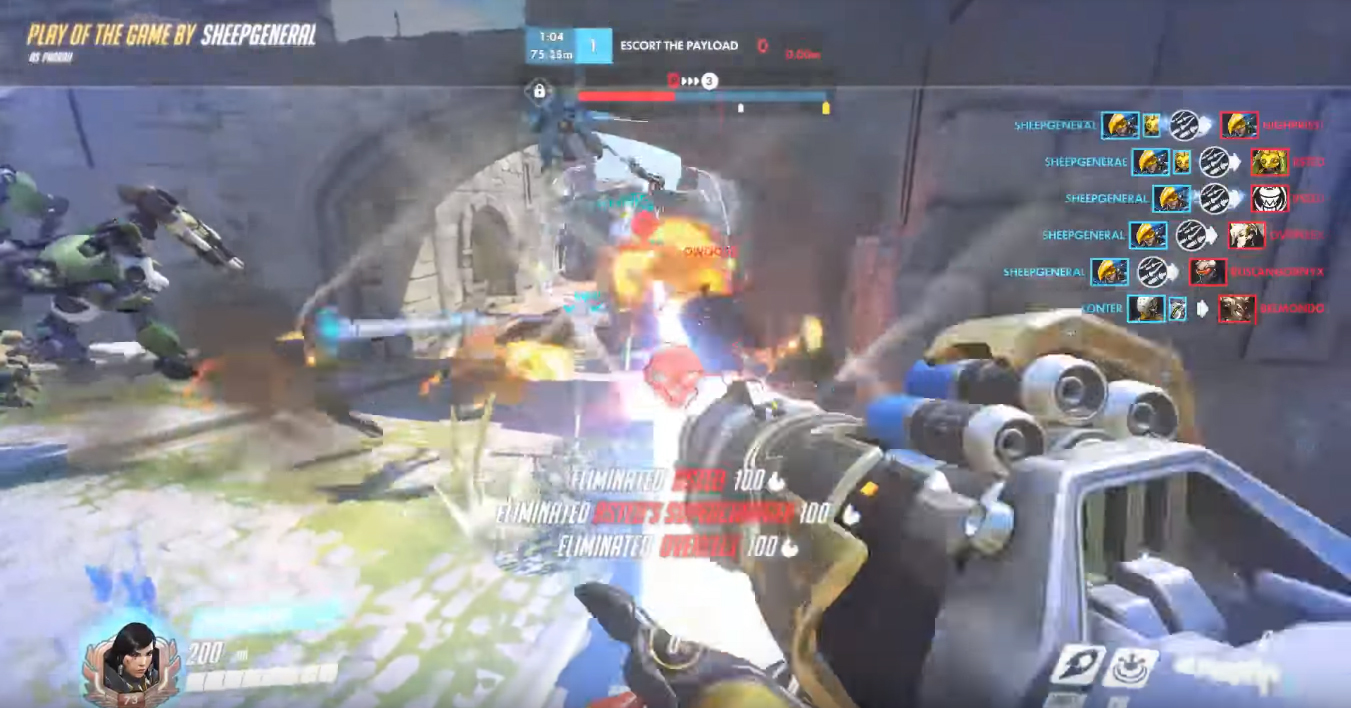The height and width of the screenshot is (708, 1351).
Task: Click the Roadhog victim portrait in kill feed
Action: click(x=1270, y=199)
